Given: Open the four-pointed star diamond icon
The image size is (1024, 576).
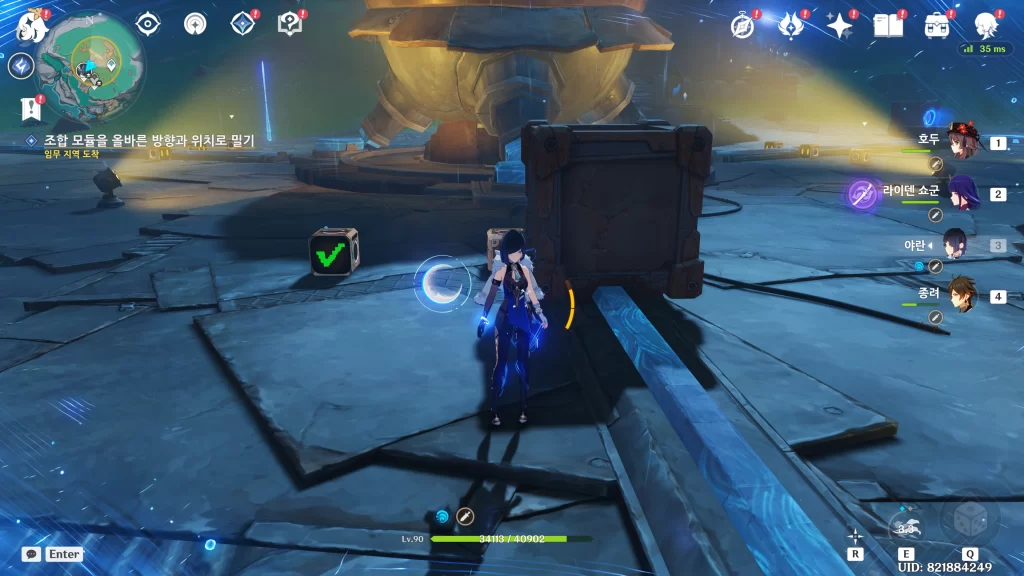Looking at the screenshot, I should click(x=242, y=23).
